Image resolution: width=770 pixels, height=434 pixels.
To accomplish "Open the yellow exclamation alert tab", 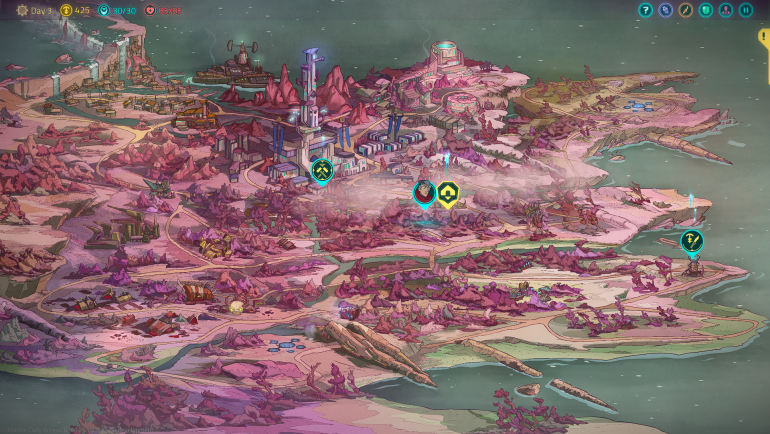I will coord(765,40).
